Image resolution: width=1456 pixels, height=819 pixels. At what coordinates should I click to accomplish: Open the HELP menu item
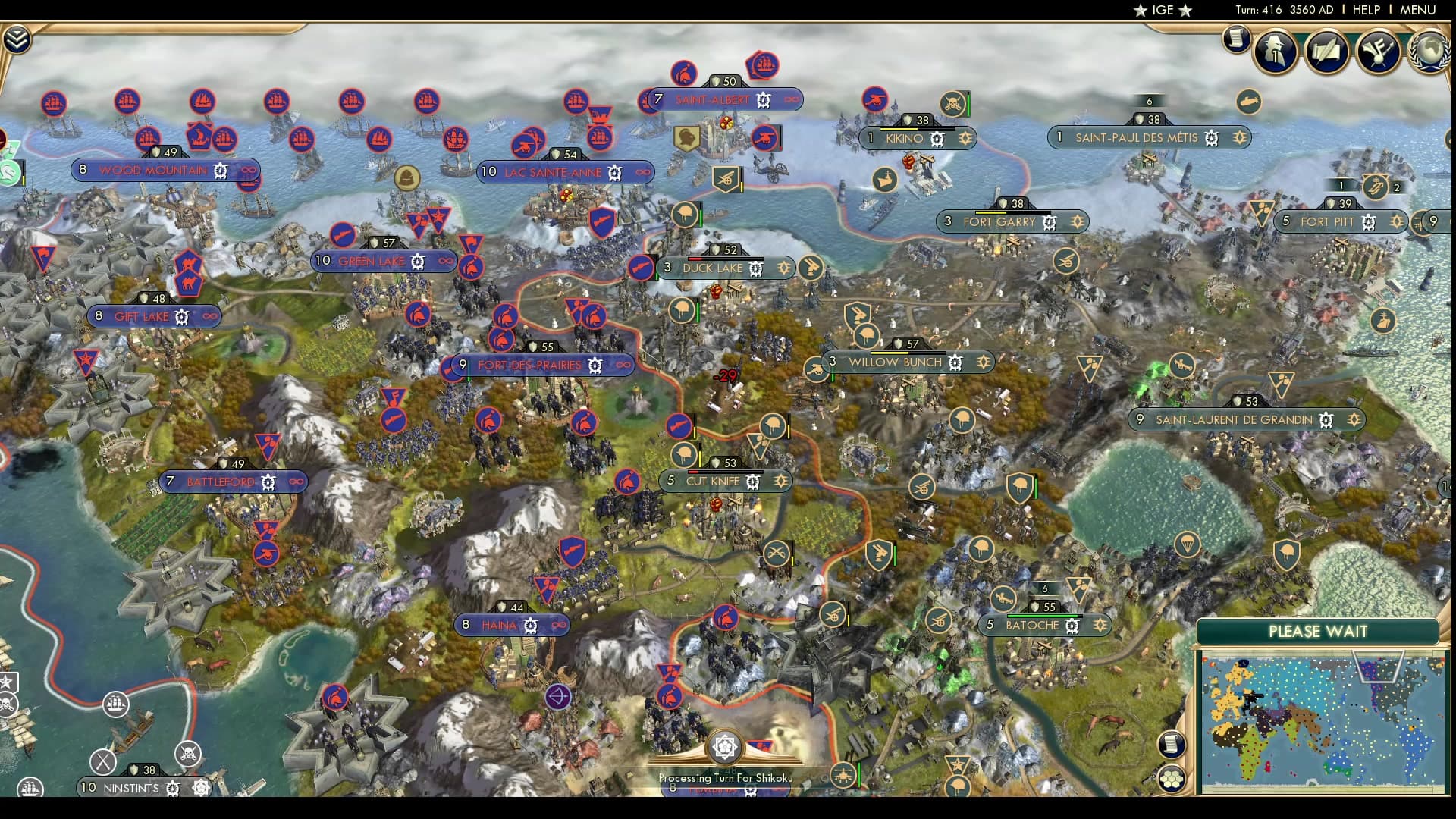pyautogui.click(x=1365, y=10)
